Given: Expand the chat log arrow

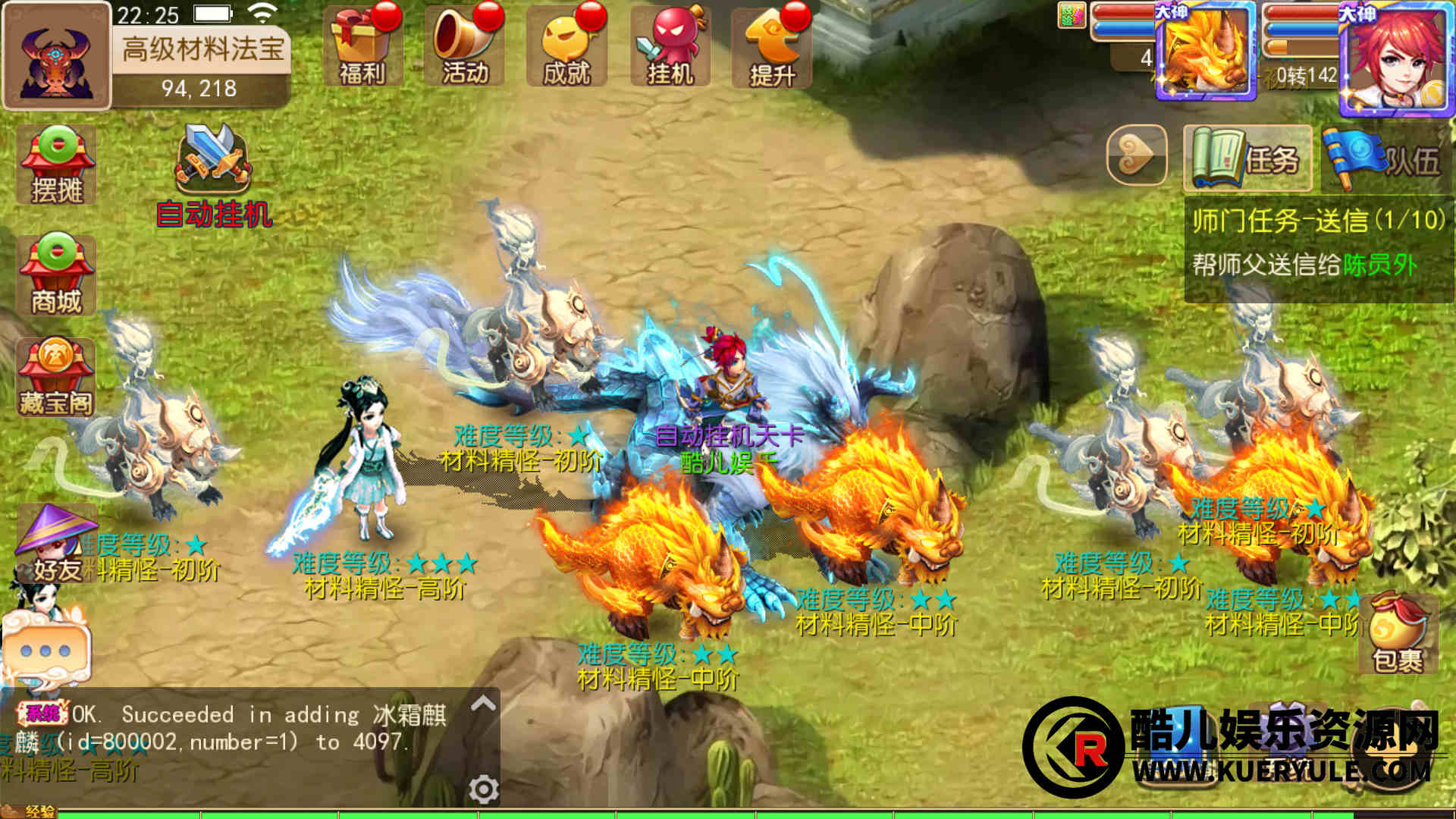Looking at the screenshot, I should (x=483, y=704).
